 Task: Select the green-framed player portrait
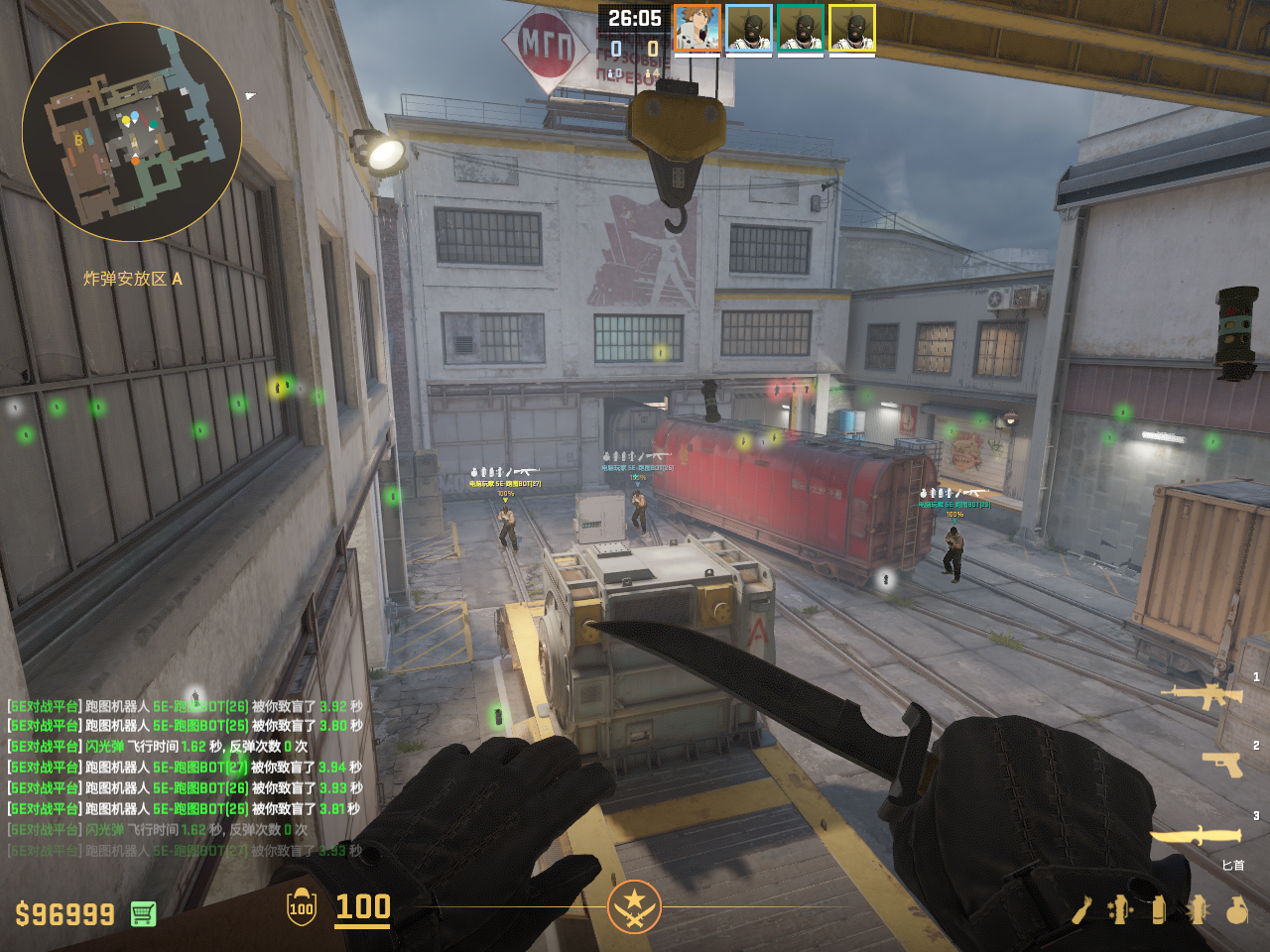[801, 28]
